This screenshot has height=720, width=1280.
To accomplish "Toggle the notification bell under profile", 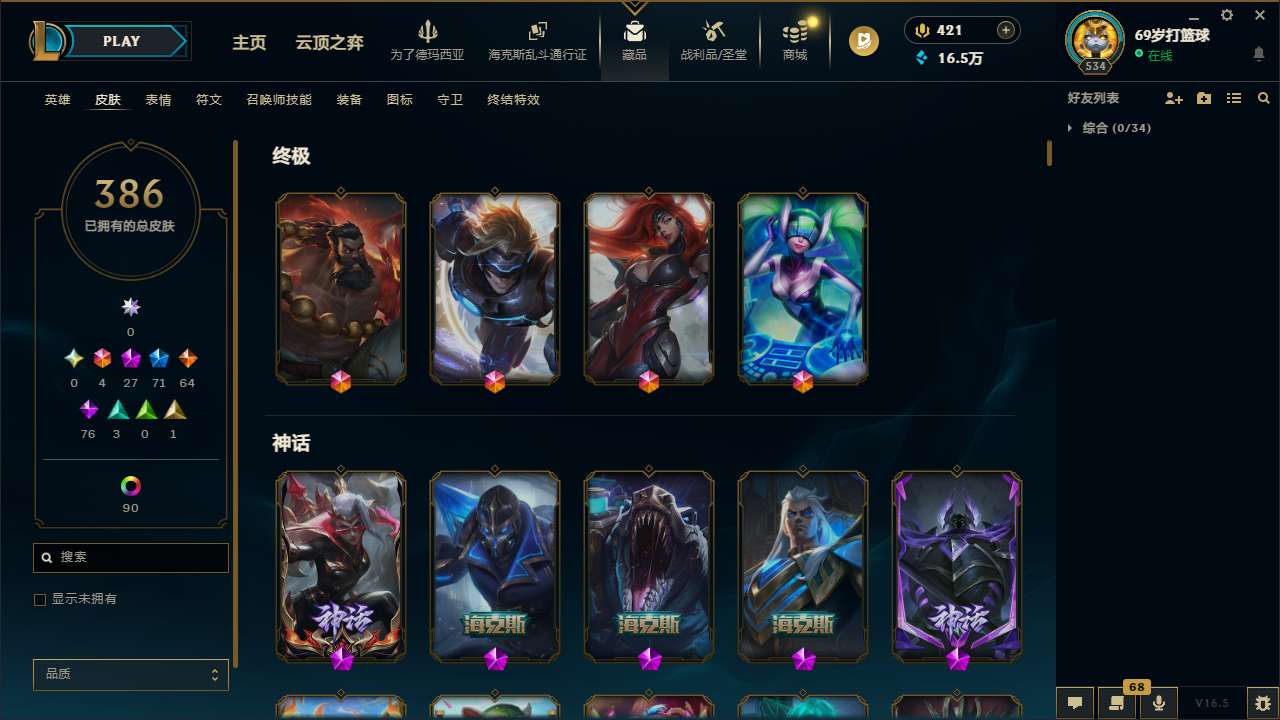I will click(1258, 54).
